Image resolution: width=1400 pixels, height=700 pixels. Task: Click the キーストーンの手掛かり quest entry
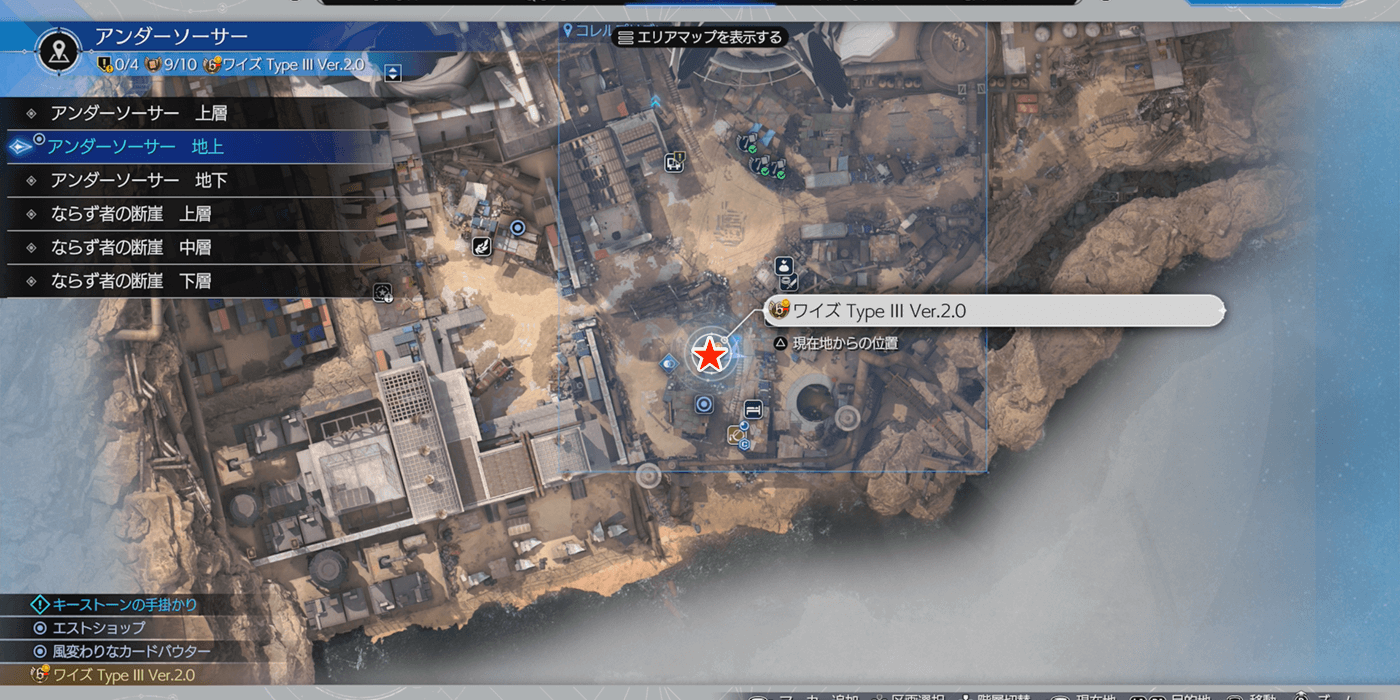point(123,604)
